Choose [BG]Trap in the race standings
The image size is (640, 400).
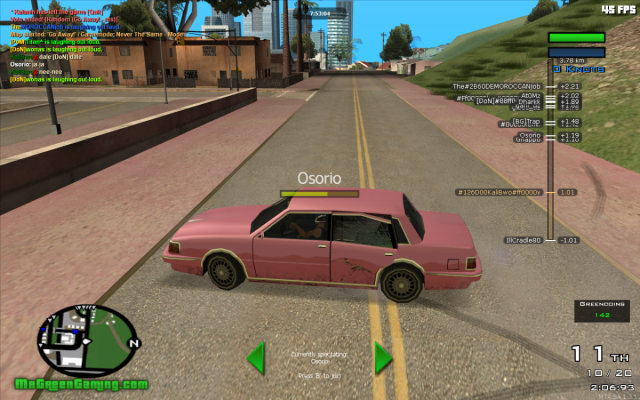526,122
